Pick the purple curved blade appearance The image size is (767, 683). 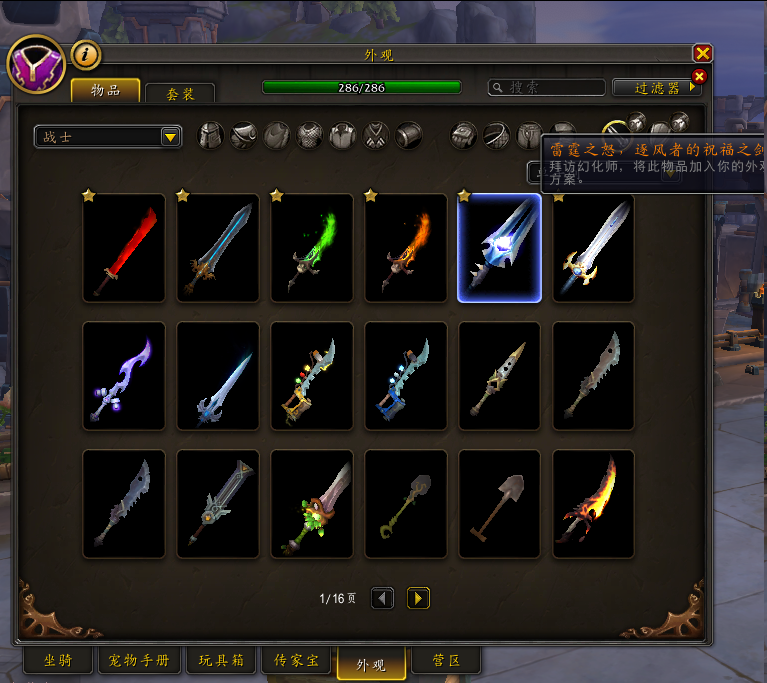pos(124,376)
